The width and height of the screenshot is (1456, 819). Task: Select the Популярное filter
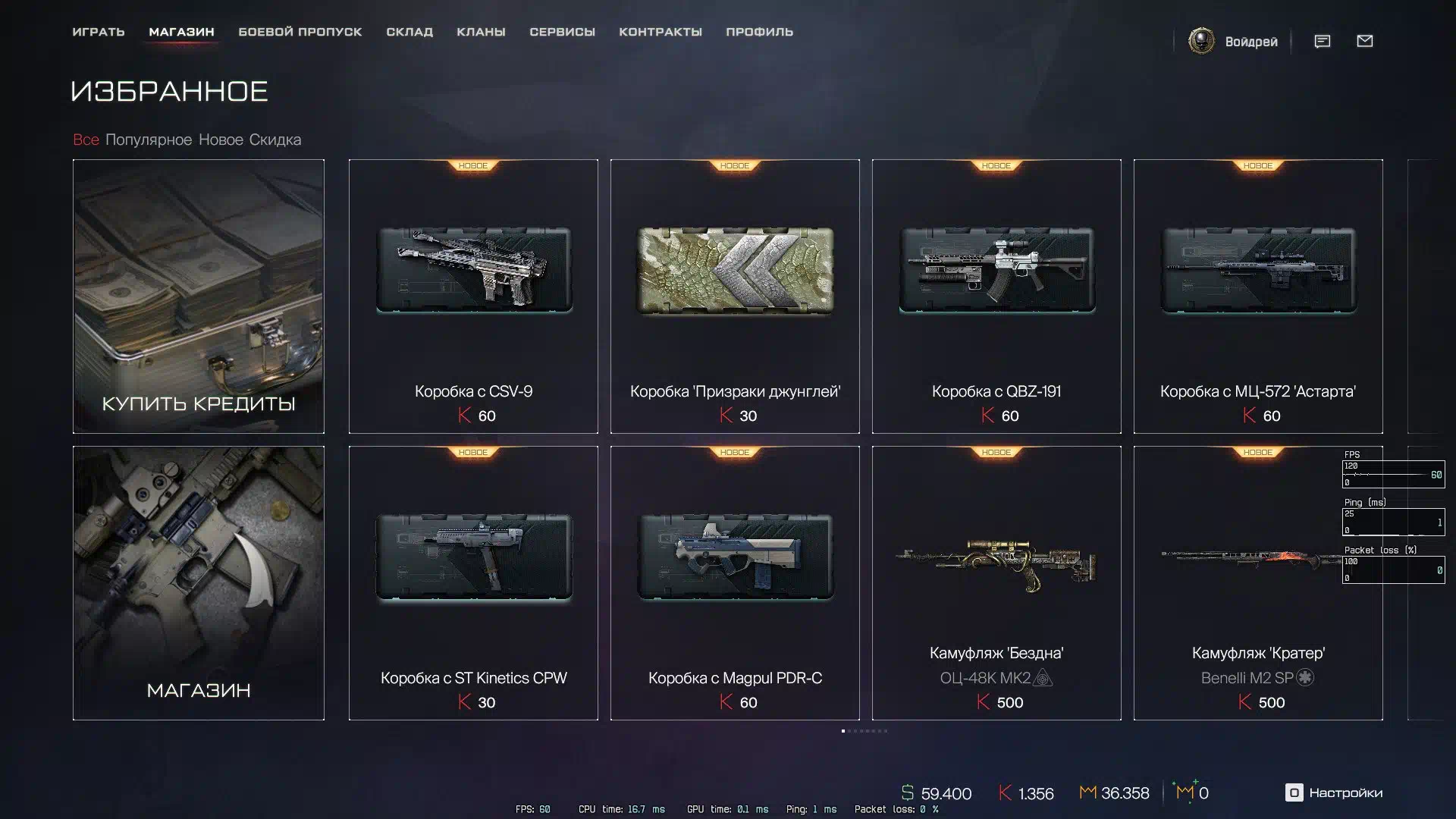[149, 140]
